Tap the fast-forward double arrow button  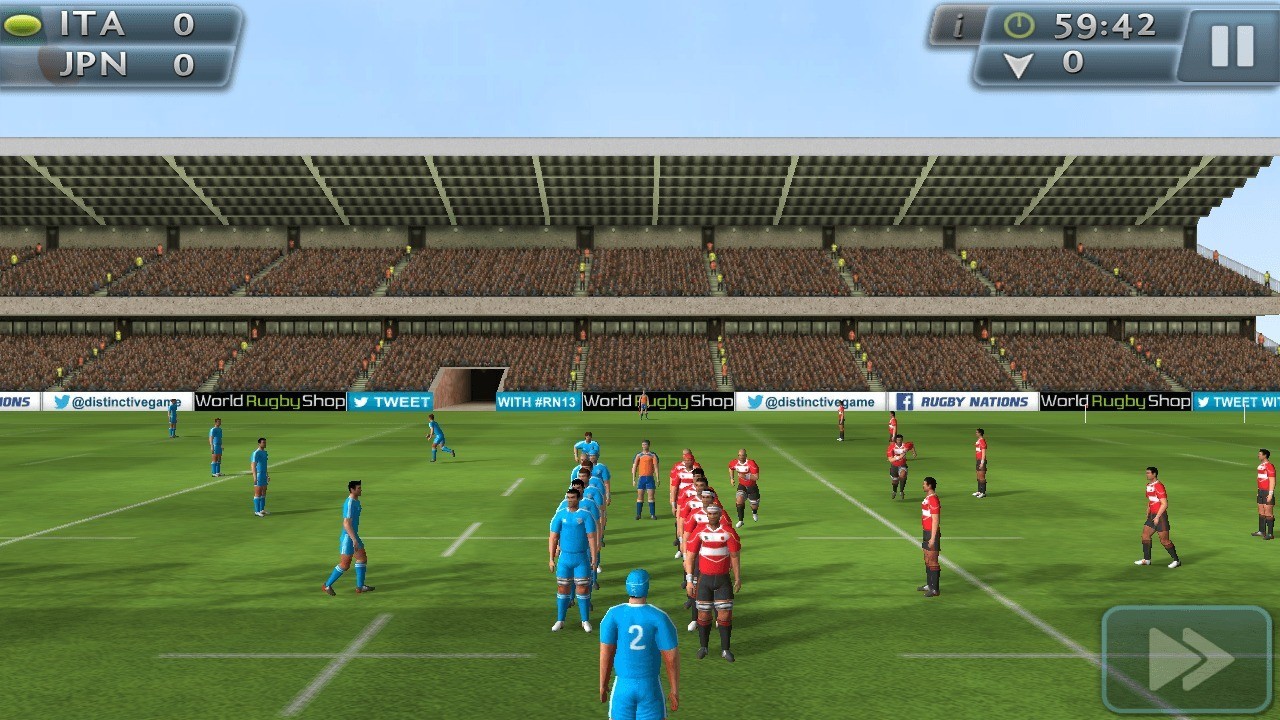pos(1187,658)
